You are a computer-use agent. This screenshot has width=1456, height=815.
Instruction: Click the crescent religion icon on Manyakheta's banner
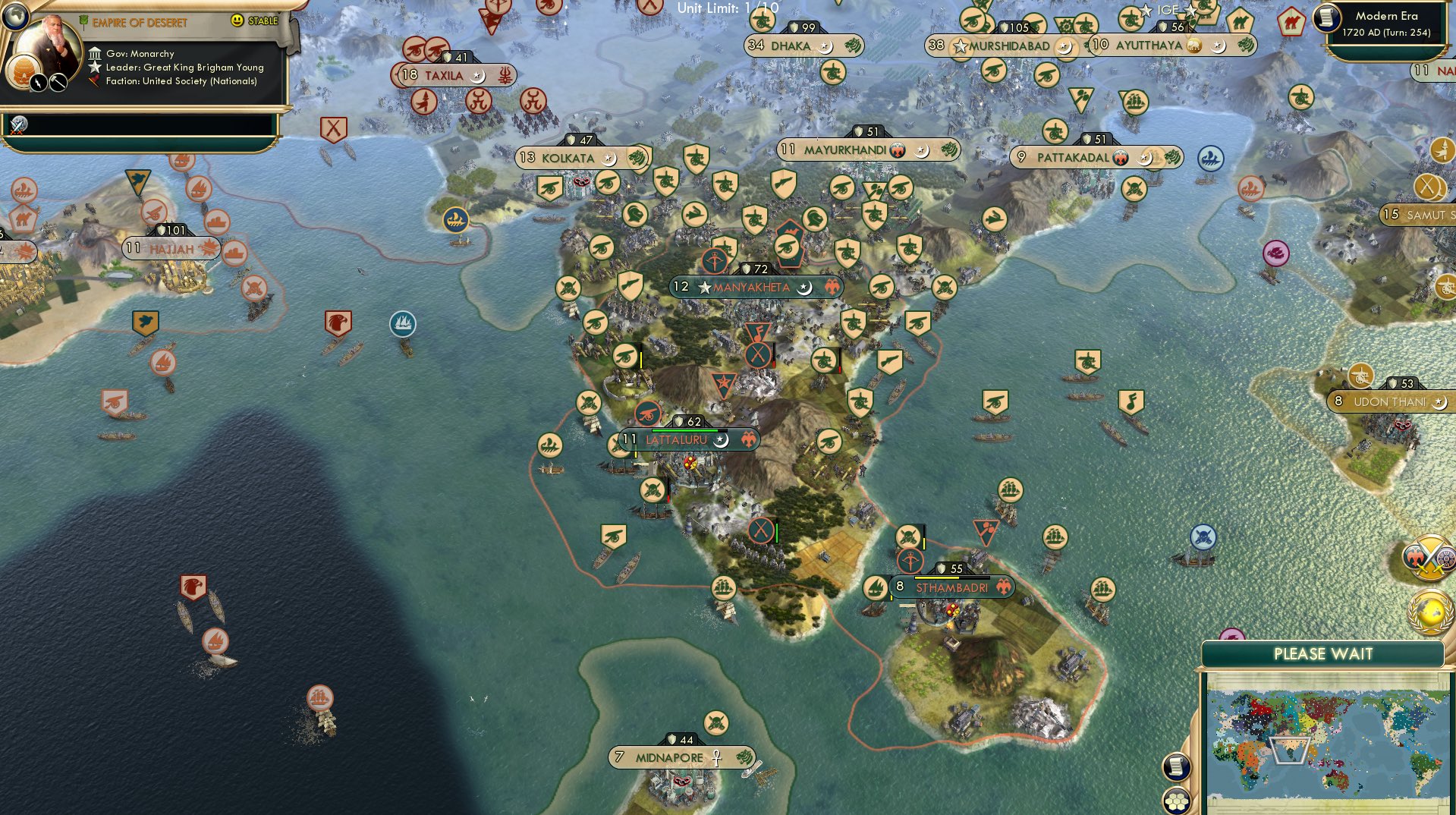(804, 287)
